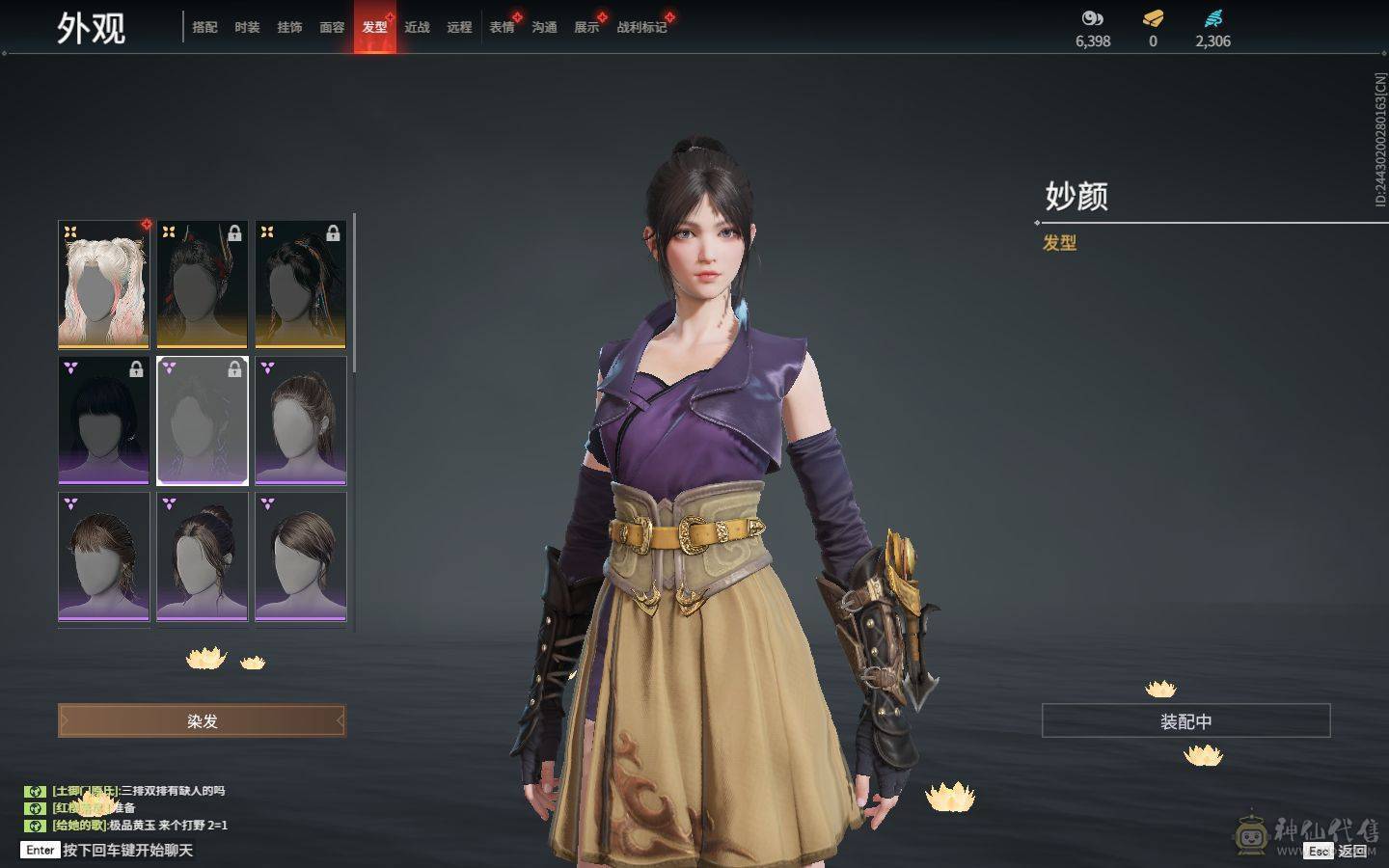Click the tael currency icon showing 6,398
The image size is (1389, 868).
(1091, 17)
